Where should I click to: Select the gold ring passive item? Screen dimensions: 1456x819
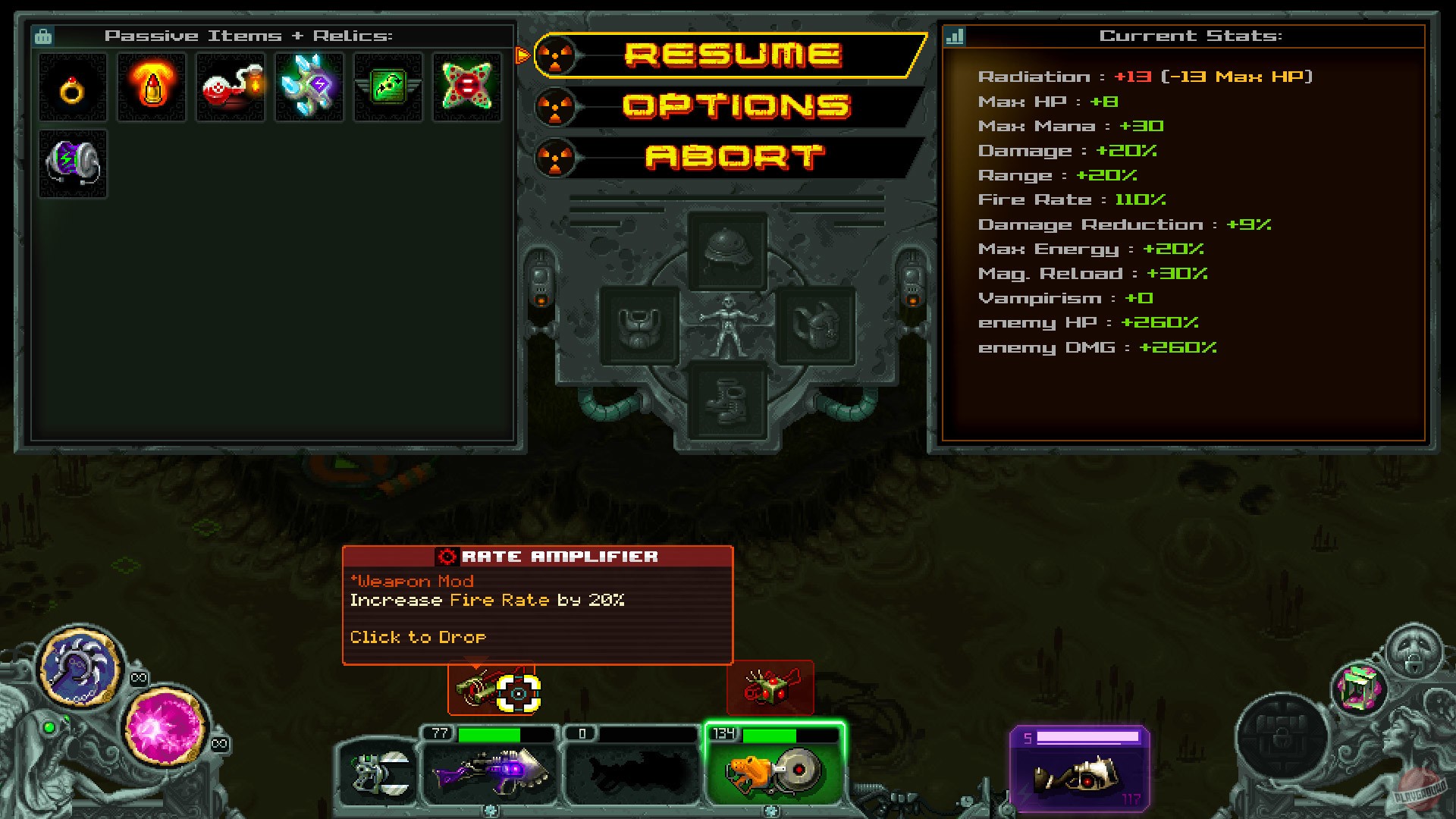pos(72,87)
